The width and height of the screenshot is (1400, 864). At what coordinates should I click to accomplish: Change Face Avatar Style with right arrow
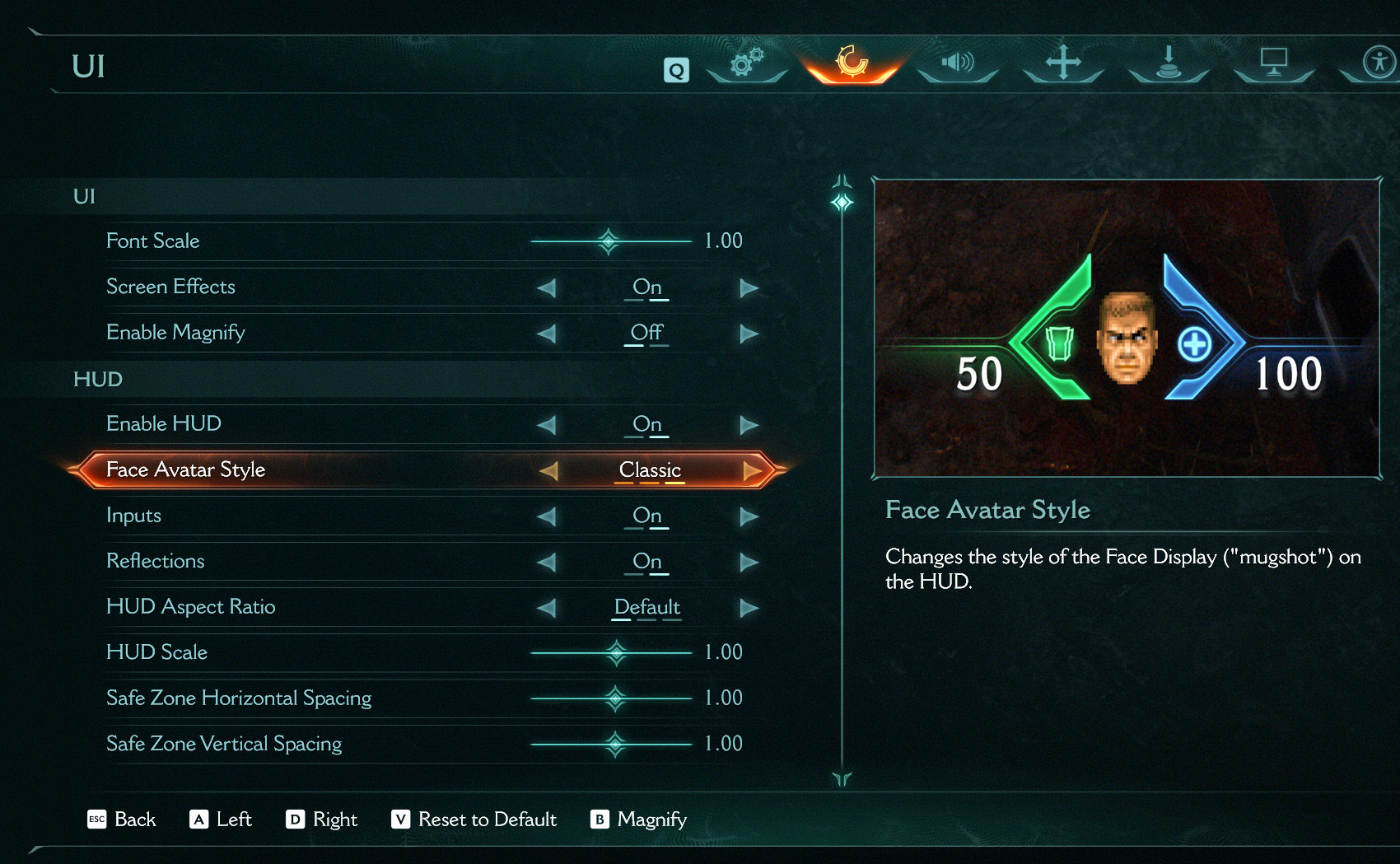tap(751, 470)
